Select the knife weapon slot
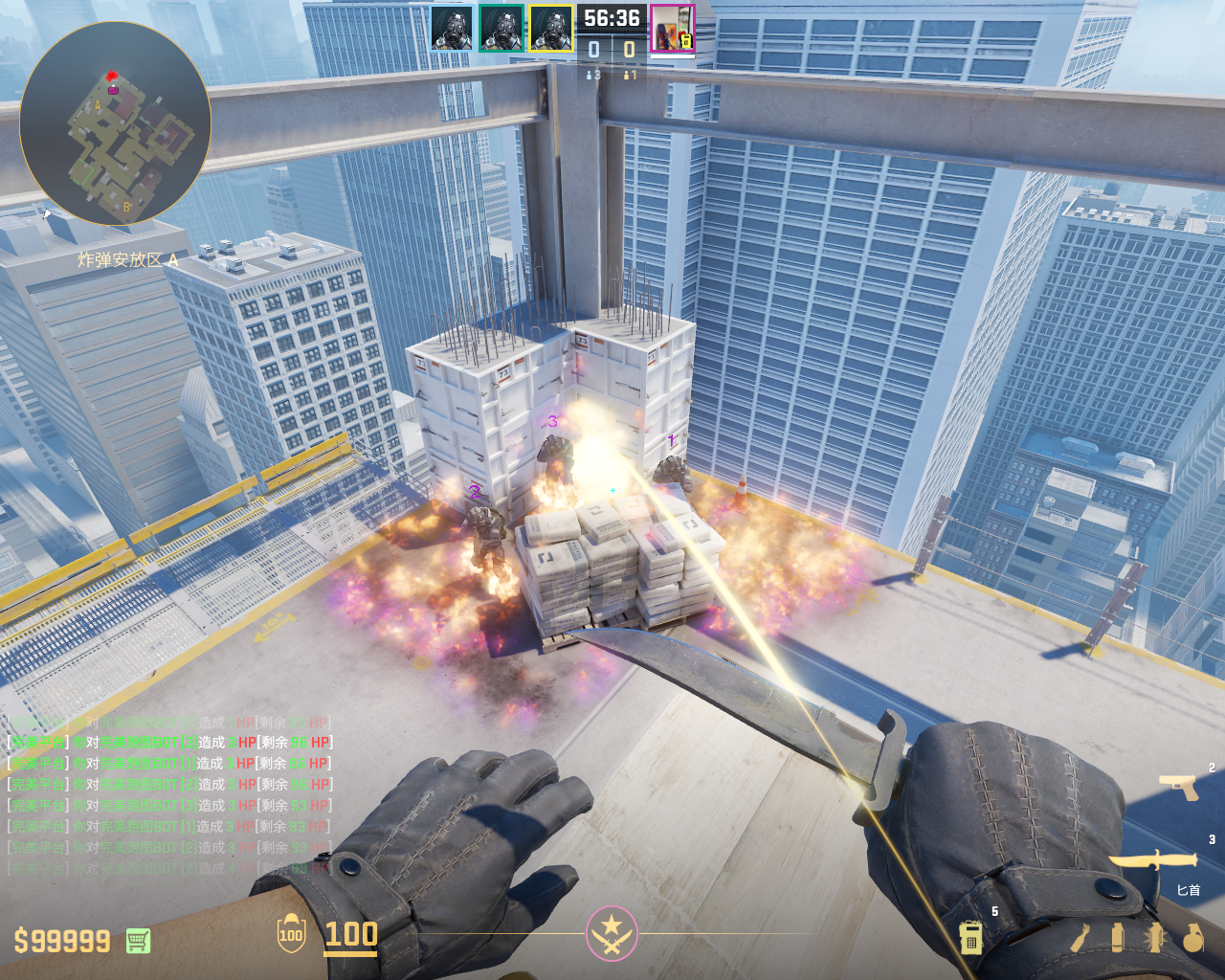The width and height of the screenshot is (1225, 980). [1153, 860]
